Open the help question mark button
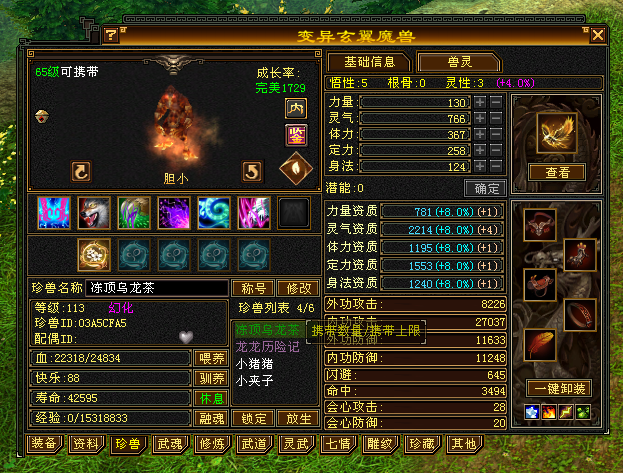 (111, 35)
